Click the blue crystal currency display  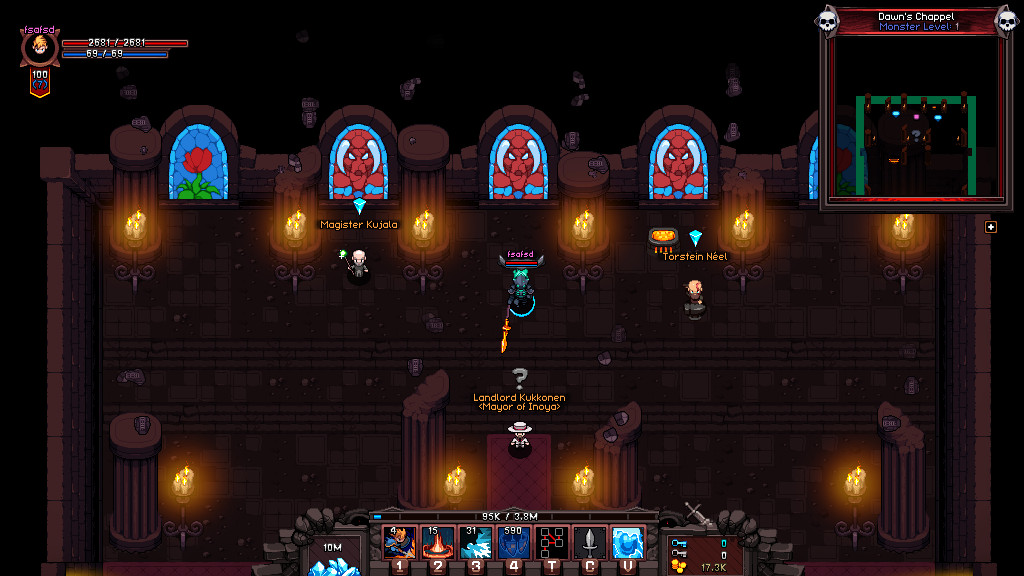tap(329, 557)
